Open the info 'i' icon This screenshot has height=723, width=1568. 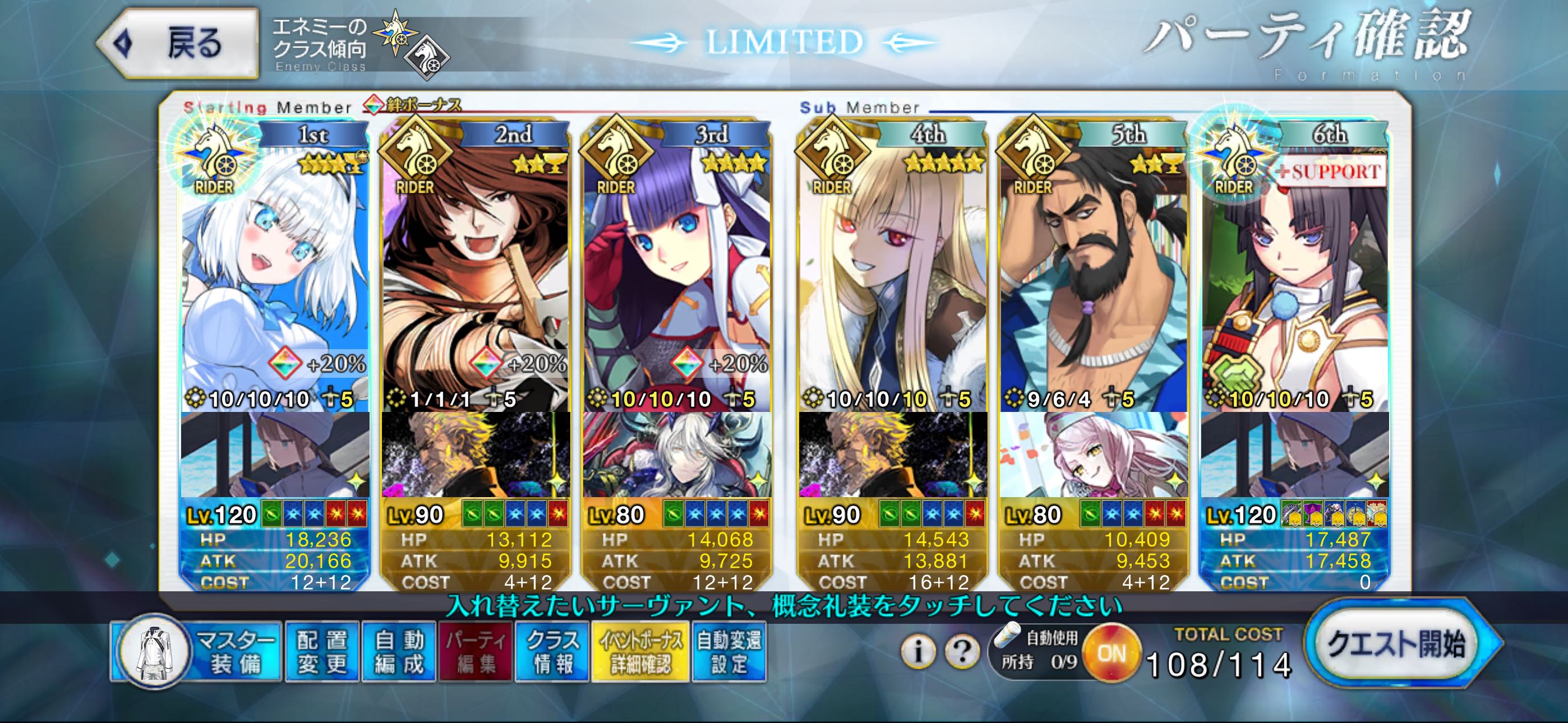tap(918, 652)
